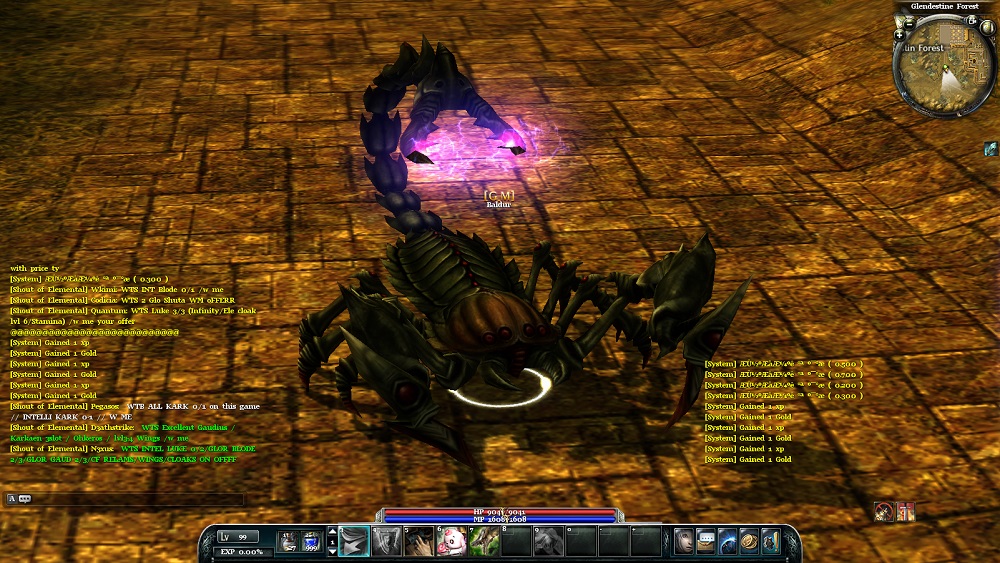Image resolution: width=1000 pixels, height=563 pixels.
Task: Open the character portrait menu
Action: pyautogui.click(x=684, y=541)
